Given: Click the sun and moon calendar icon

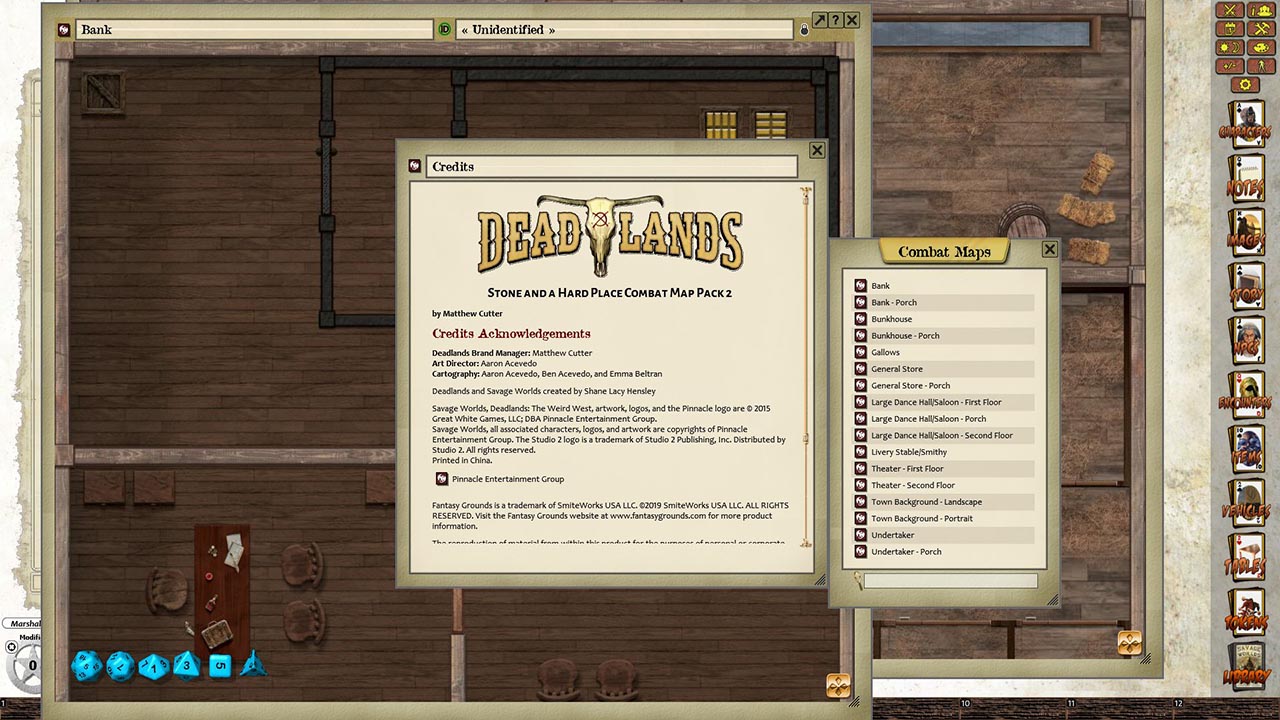Looking at the screenshot, I should [x=1228, y=45].
